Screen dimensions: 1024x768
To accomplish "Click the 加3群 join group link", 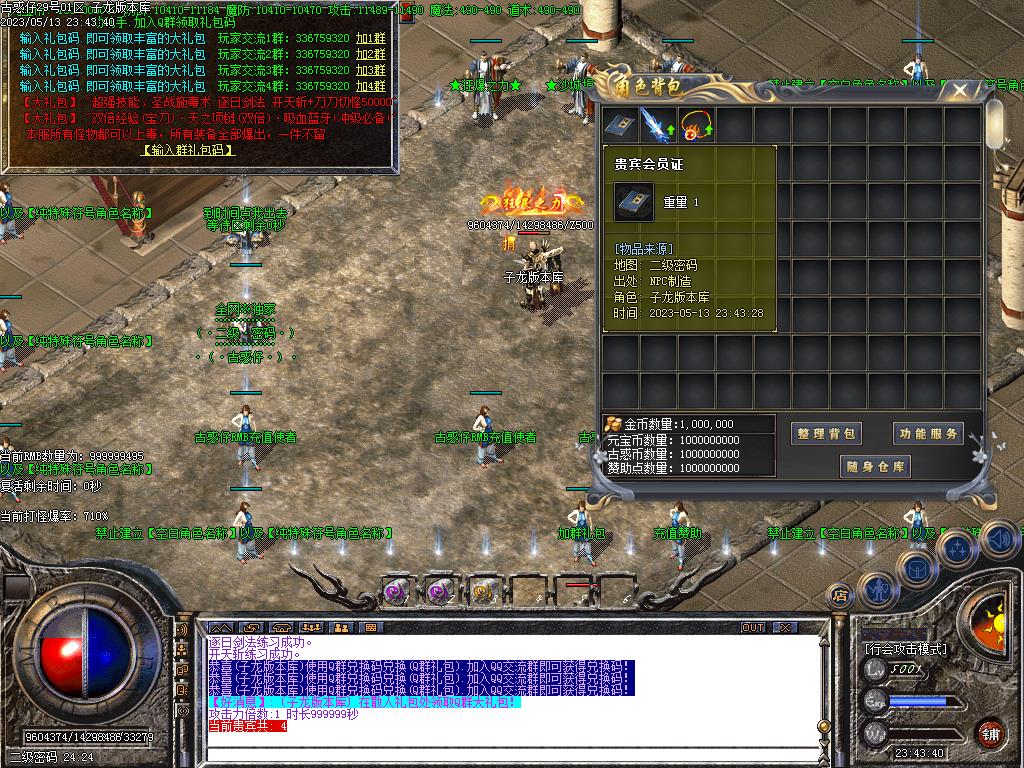I will point(370,70).
